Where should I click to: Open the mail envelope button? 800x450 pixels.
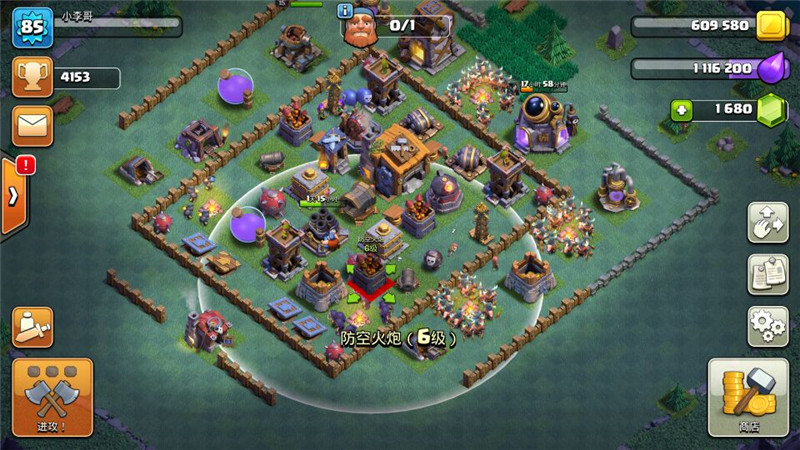click(32, 126)
